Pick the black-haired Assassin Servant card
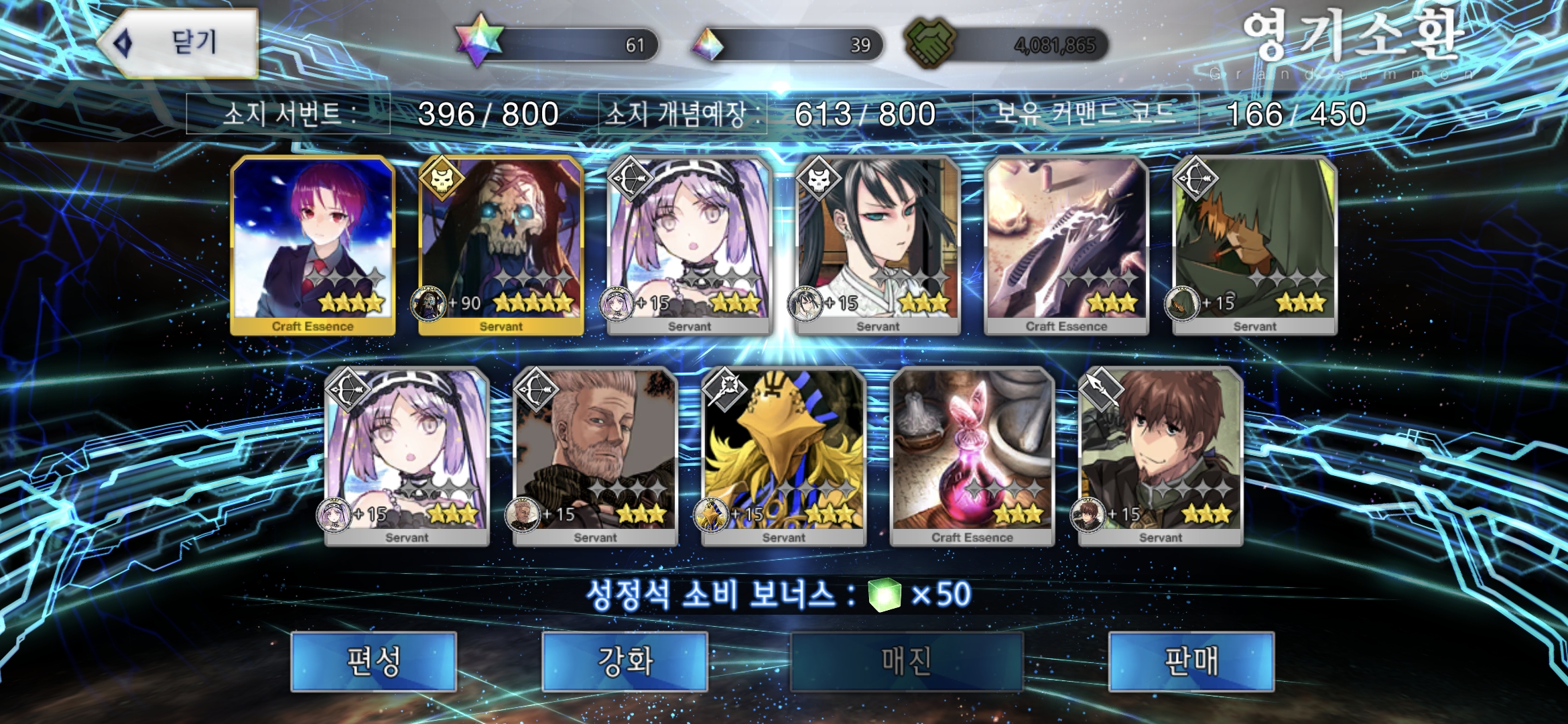 pyautogui.click(x=878, y=245)
